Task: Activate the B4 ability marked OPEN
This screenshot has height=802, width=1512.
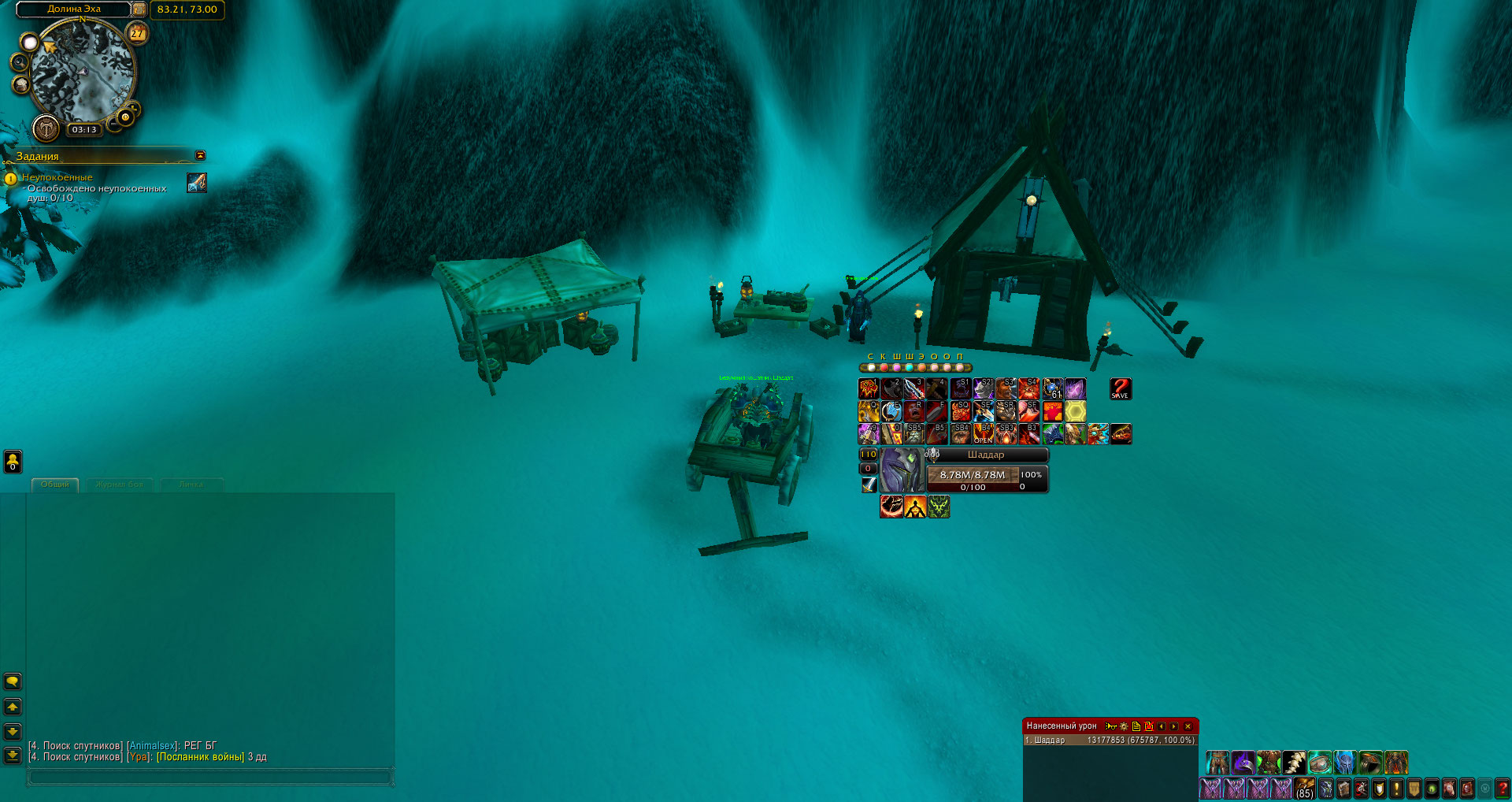Action: coord(984,434)
